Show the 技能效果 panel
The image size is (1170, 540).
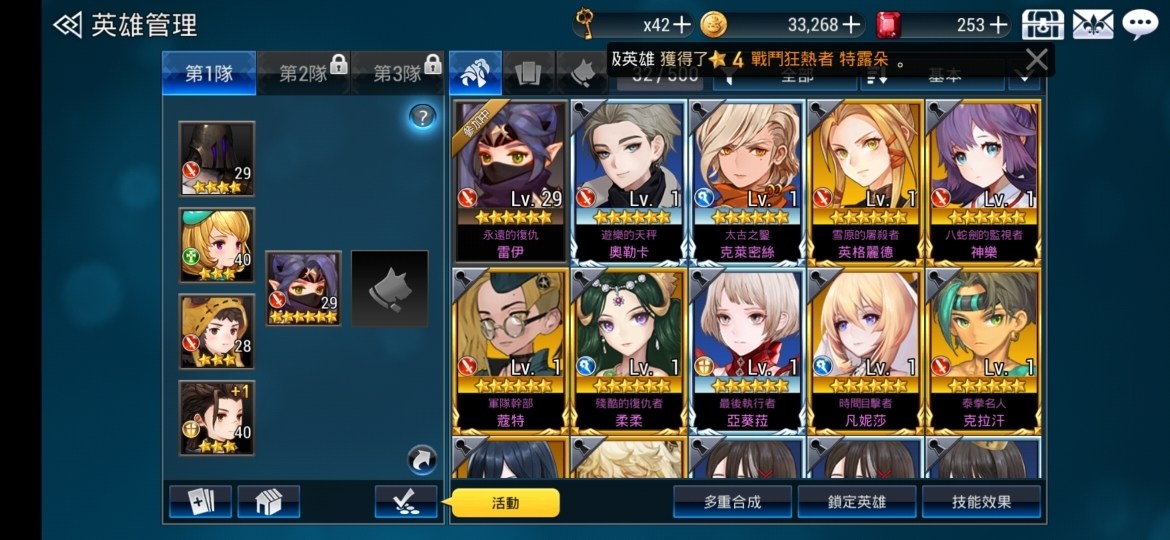click(981, 502)
